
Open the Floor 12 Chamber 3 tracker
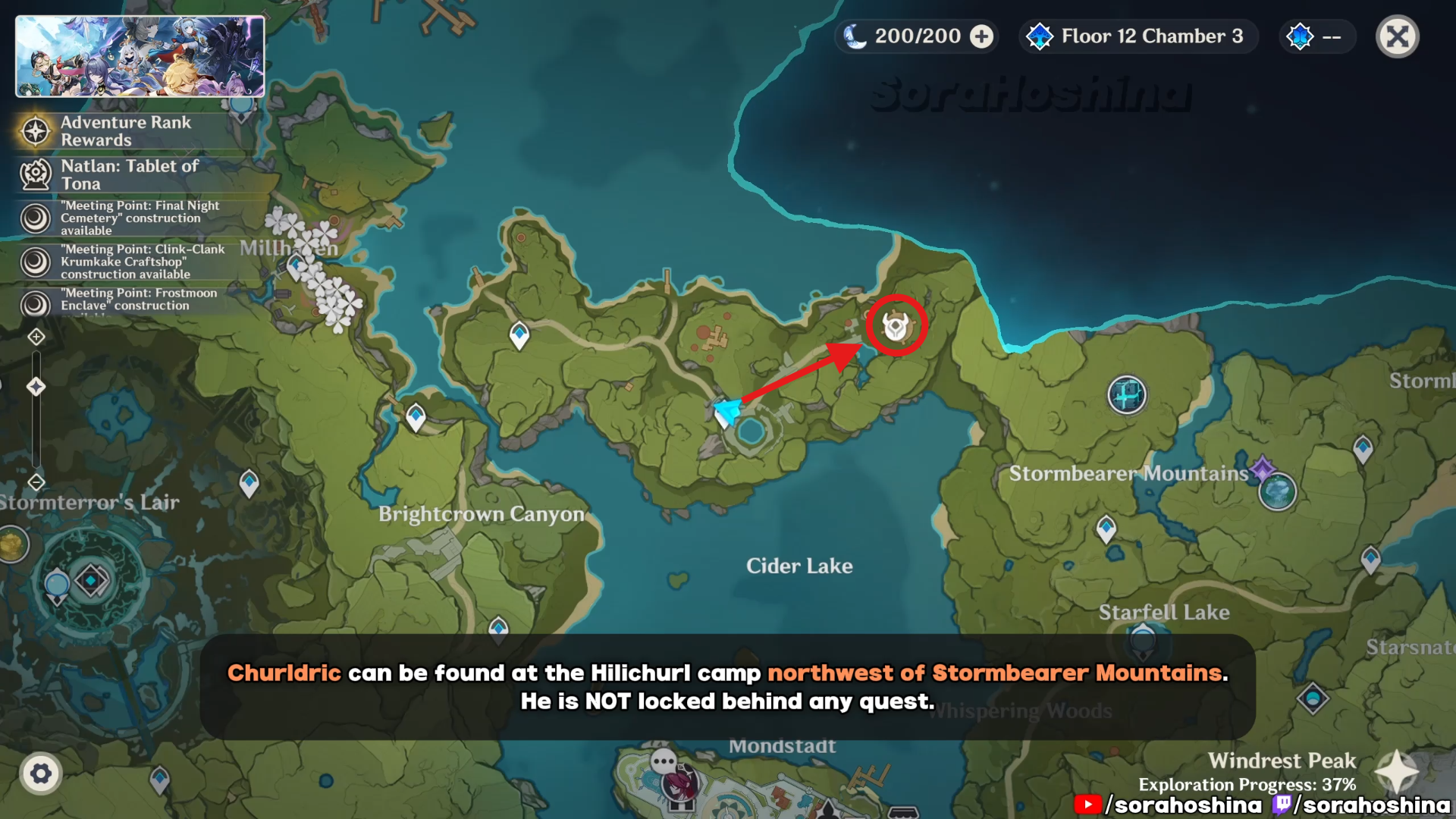[1138, 36]
